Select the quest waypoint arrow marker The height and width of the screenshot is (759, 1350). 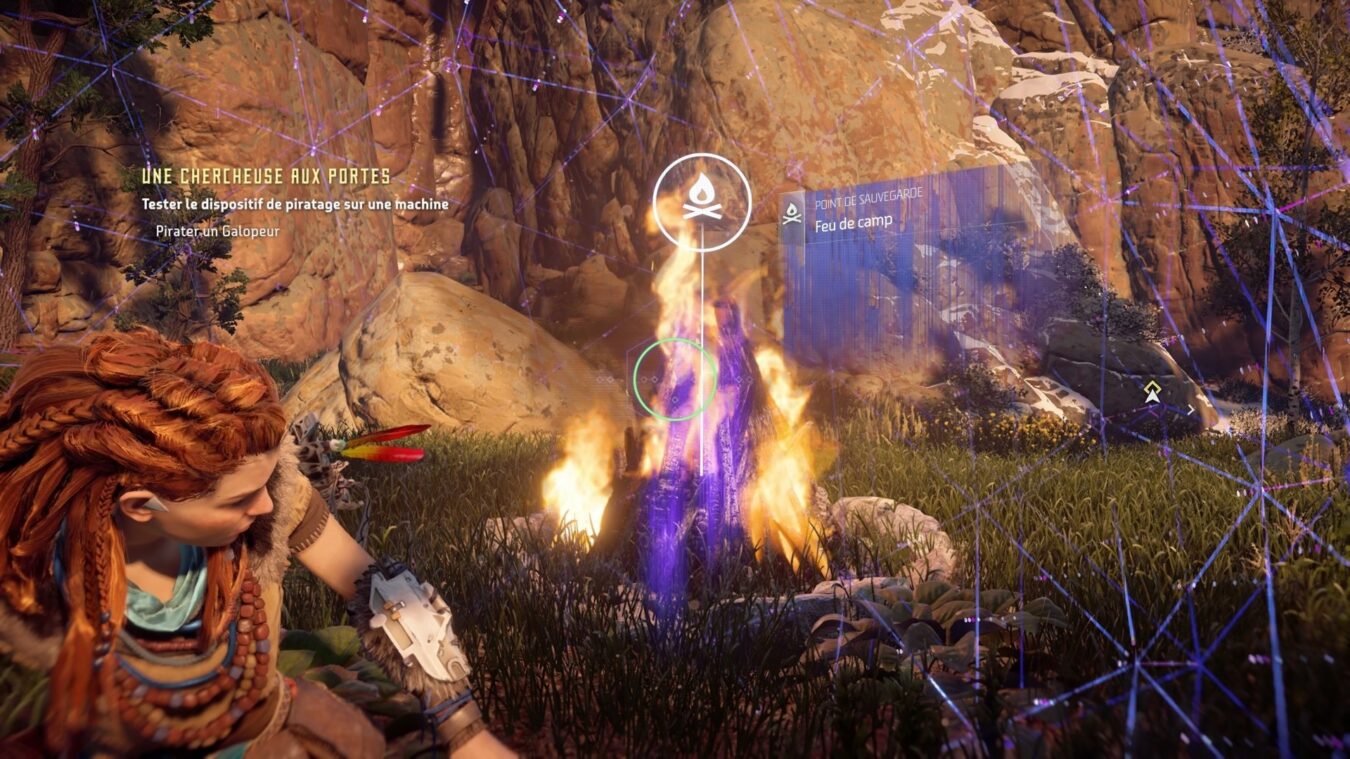coord(1154,394)
